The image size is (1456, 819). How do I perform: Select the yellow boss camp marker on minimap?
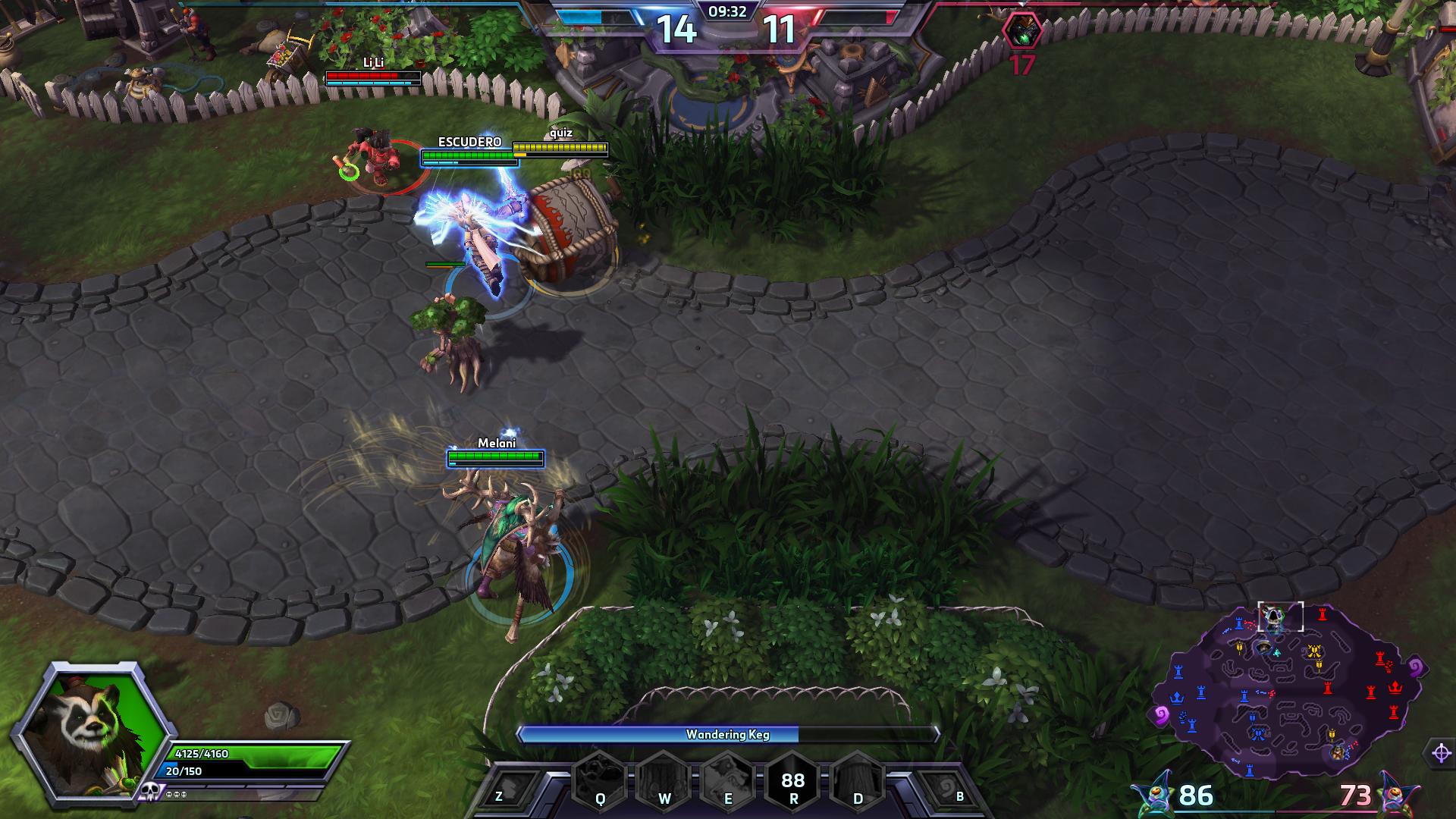[1314, 651]
